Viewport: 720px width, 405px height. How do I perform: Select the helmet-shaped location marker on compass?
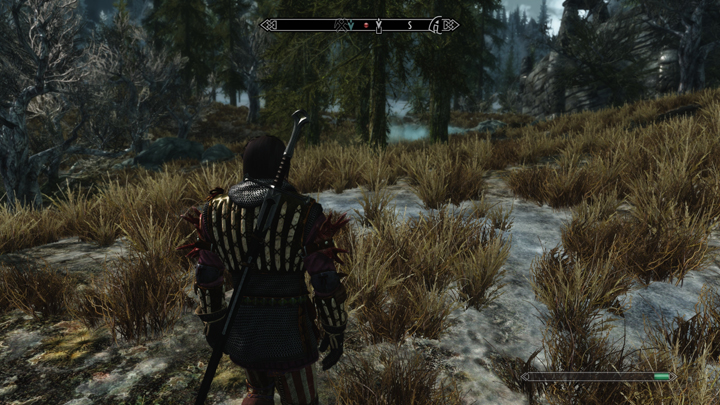pyautogui.click(x=436, y=26)
